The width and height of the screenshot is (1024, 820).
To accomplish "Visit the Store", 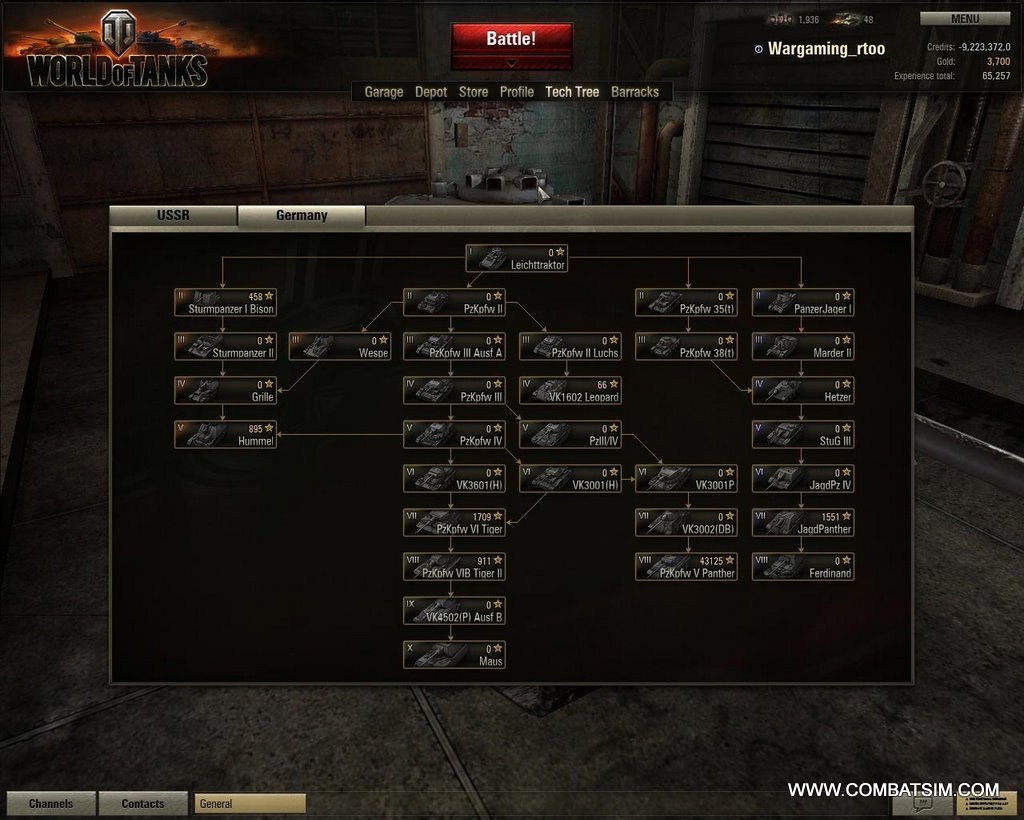I will click(473, 92).
